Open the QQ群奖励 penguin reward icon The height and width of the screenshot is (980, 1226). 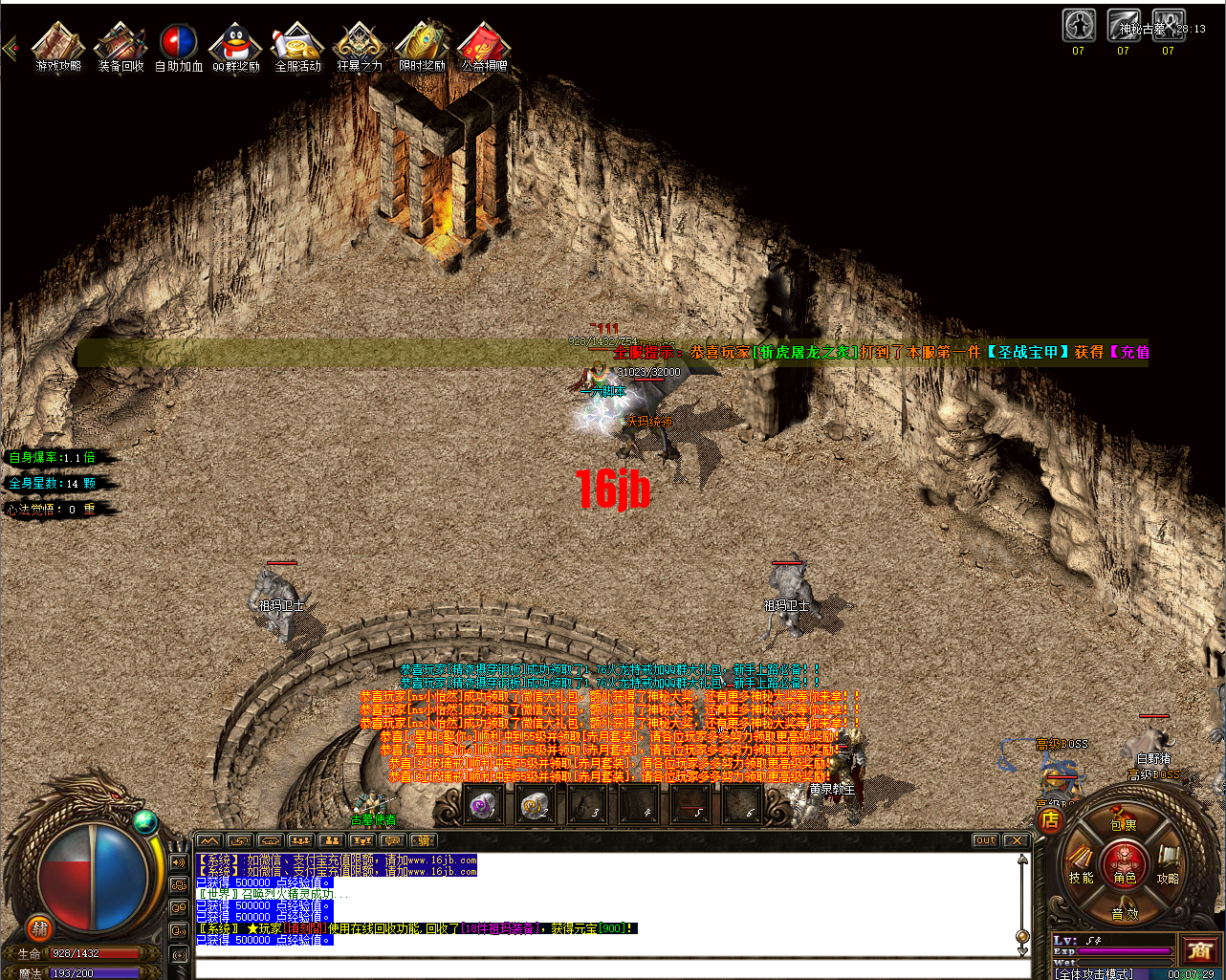pos(237,43)
